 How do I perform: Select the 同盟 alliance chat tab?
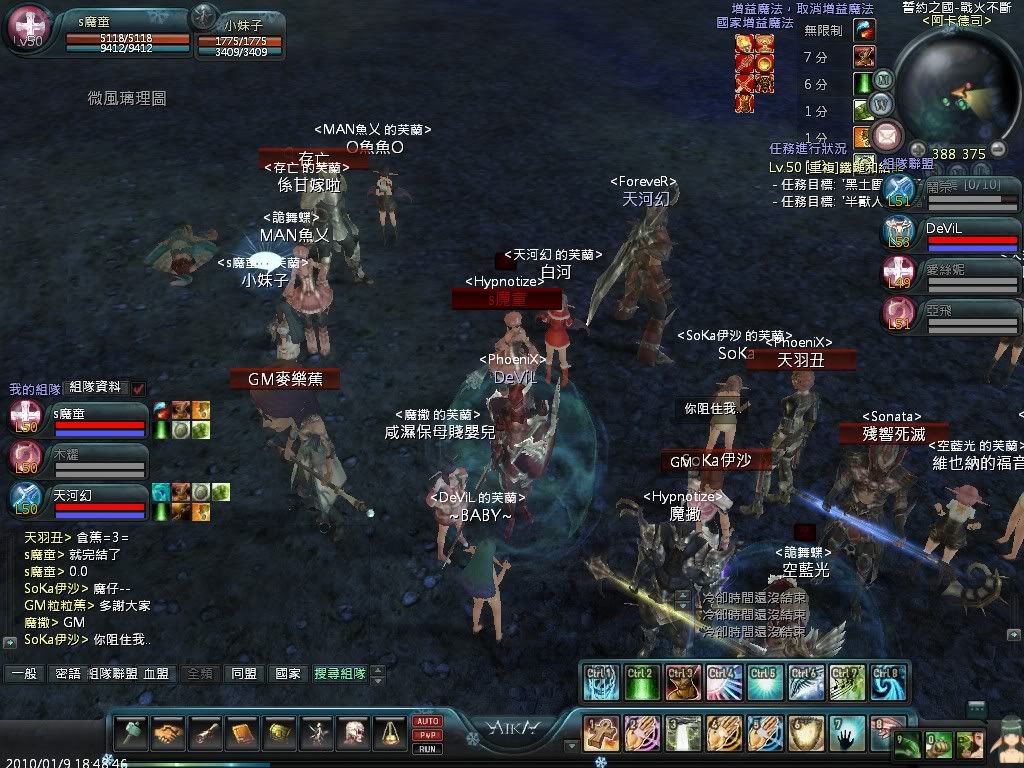243,674
